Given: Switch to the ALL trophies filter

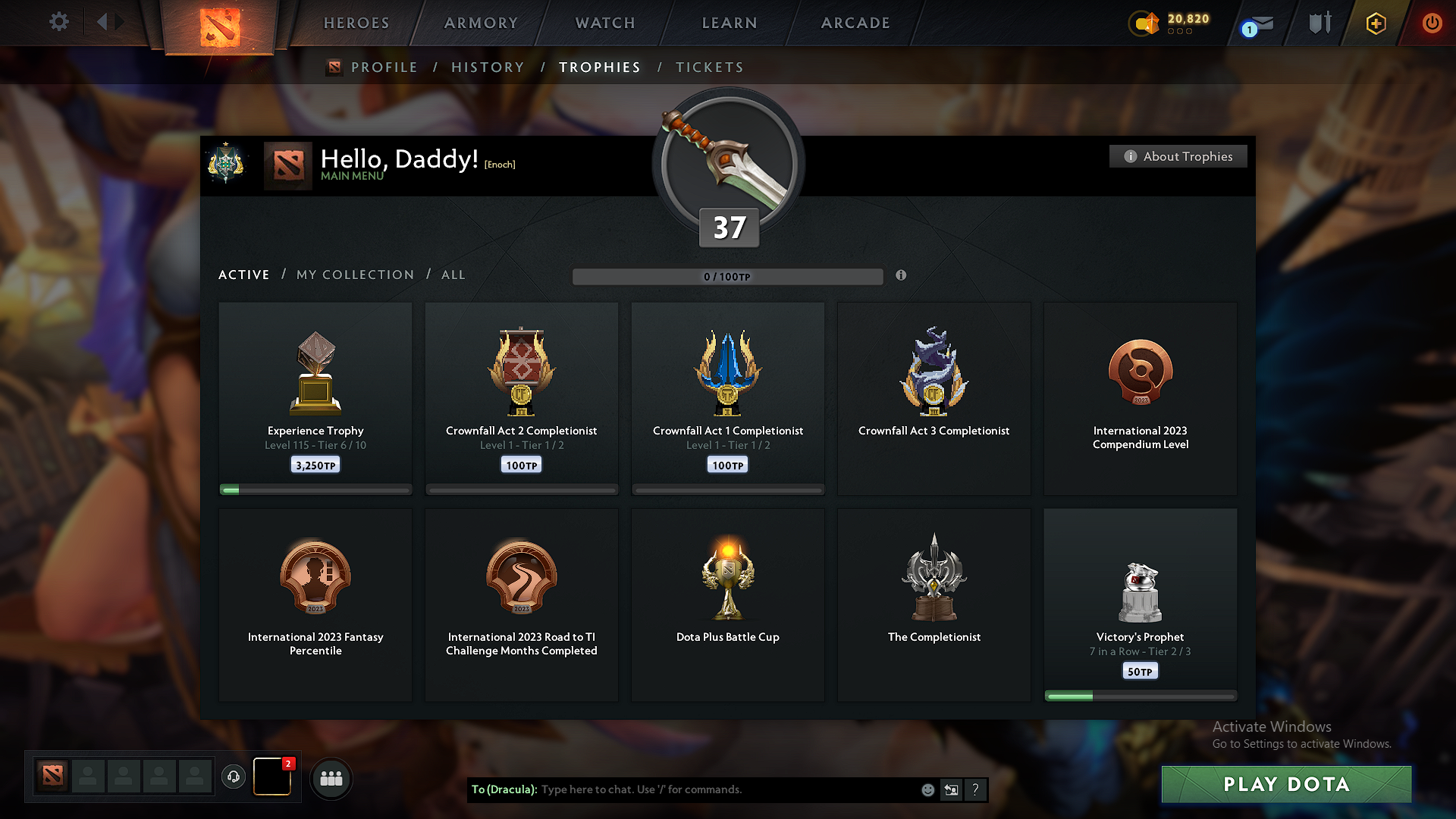Looking at the screenshot, I should (x=453, y=275).
